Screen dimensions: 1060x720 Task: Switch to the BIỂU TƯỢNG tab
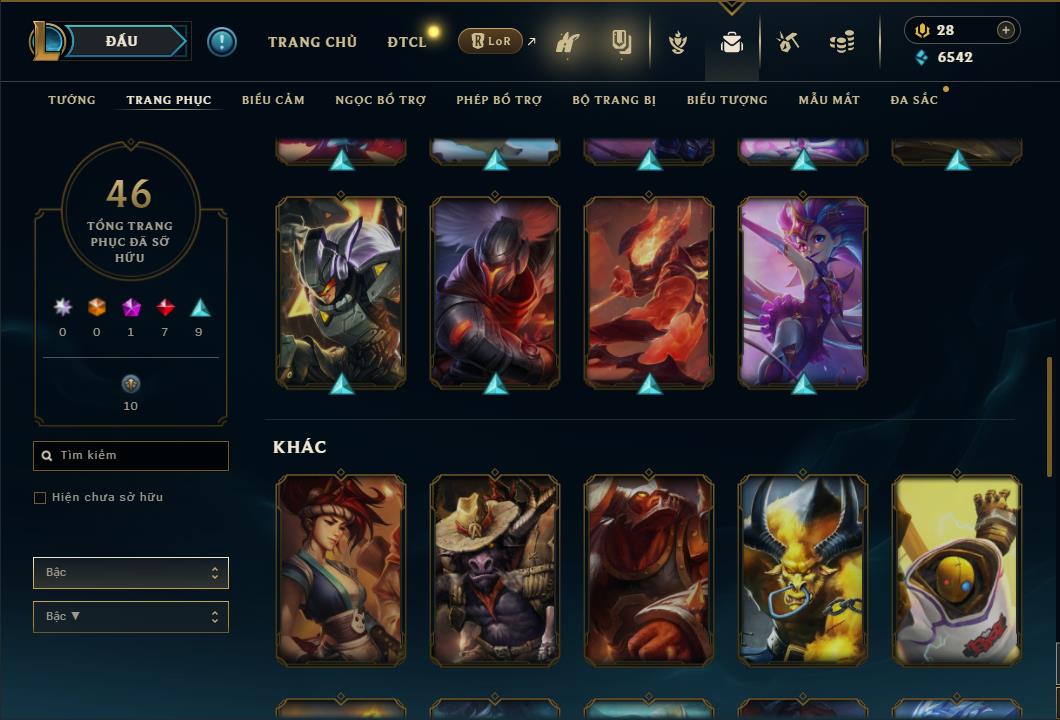(x=727, y=100)
